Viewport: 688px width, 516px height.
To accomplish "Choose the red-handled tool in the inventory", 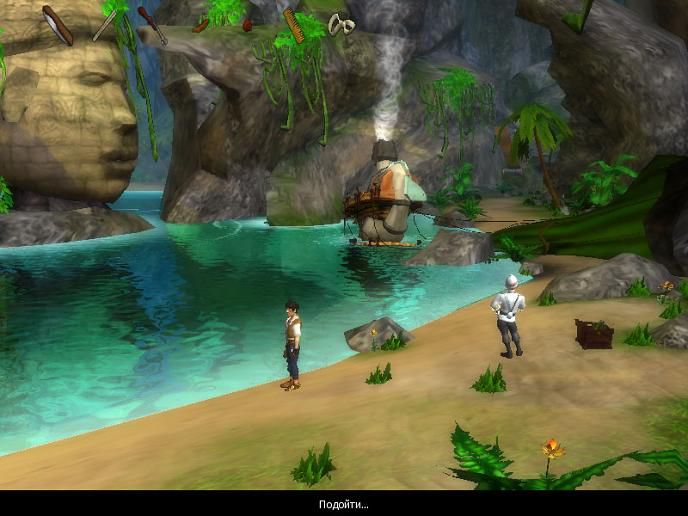I will pos(151,24).
